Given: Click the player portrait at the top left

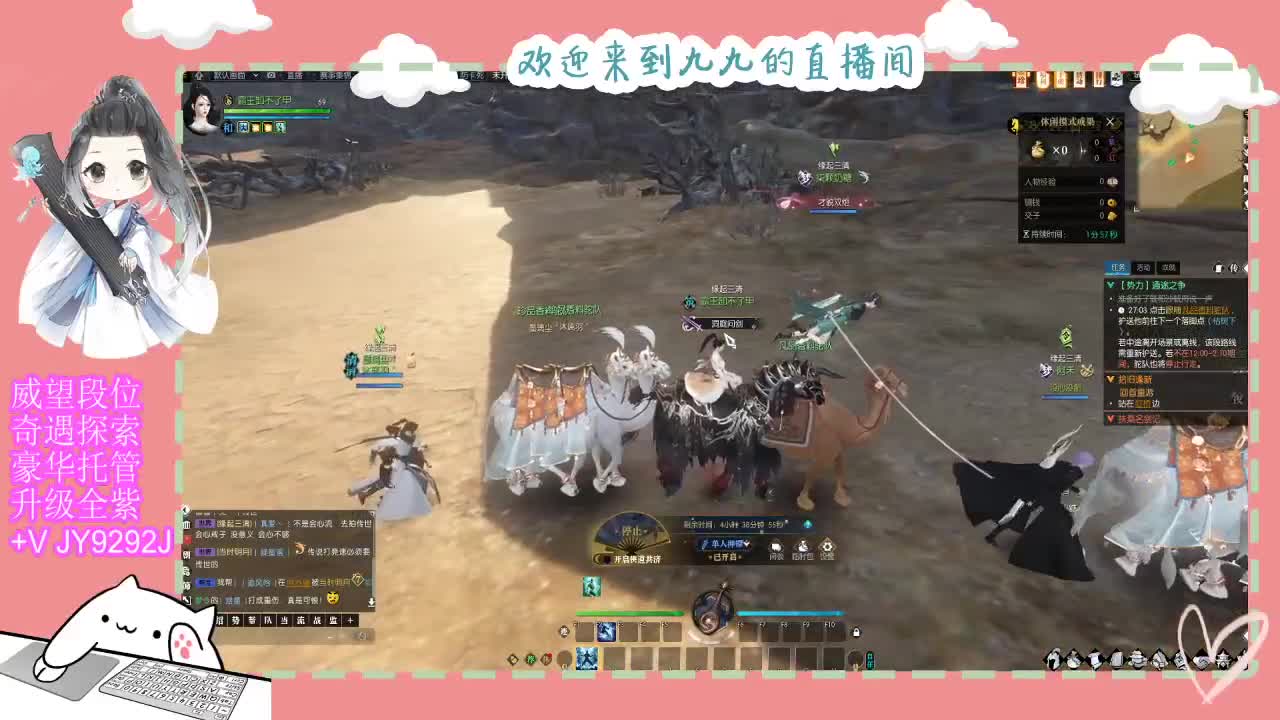Looking at the screenshot, I should (200, 110).
